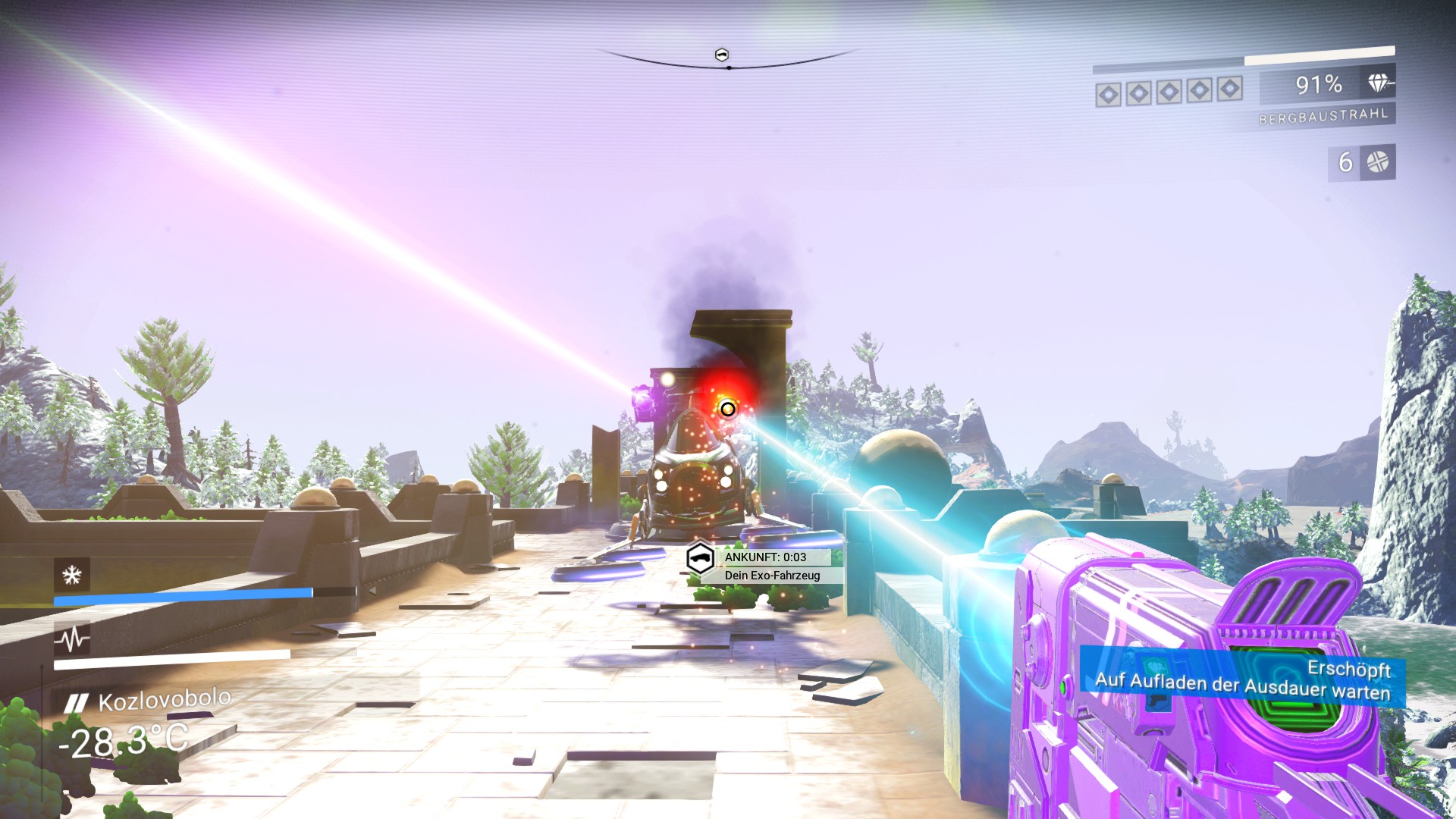1456x819 pixels.
Task: Click the Bergbaustrahl diamond weapon icon
Action: 1379,83
